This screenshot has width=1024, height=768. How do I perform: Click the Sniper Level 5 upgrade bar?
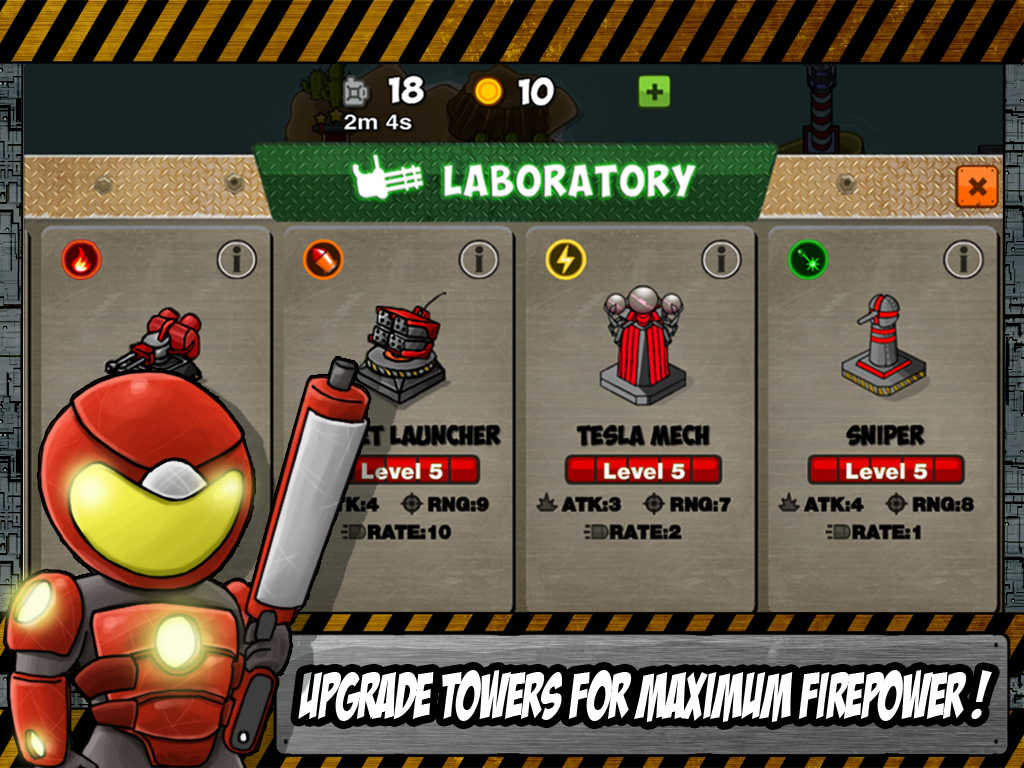pyautogui.click(x=885, y=470)
